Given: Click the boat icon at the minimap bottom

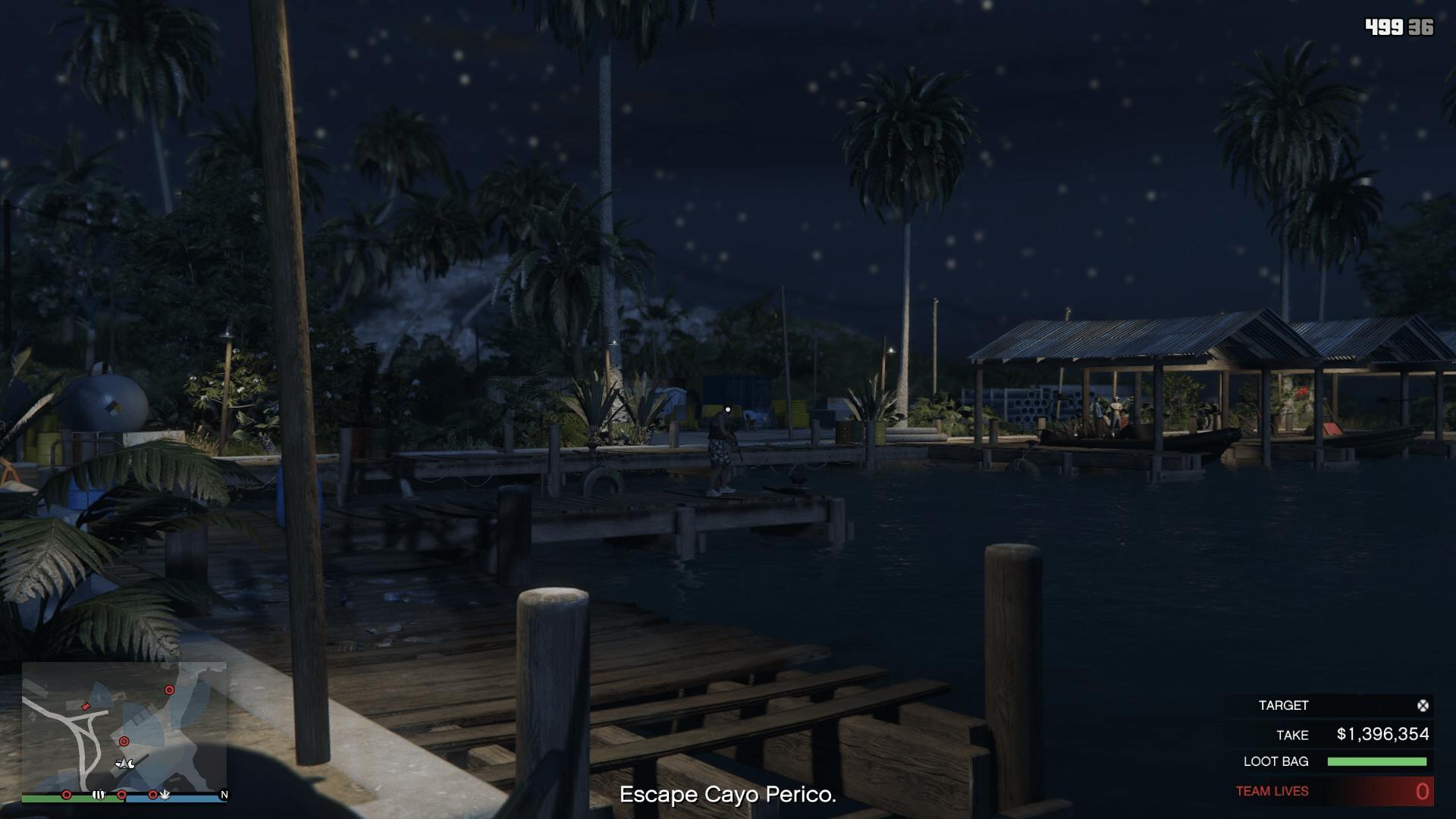Looking at the screenshot, I should [x=98, y=795].
